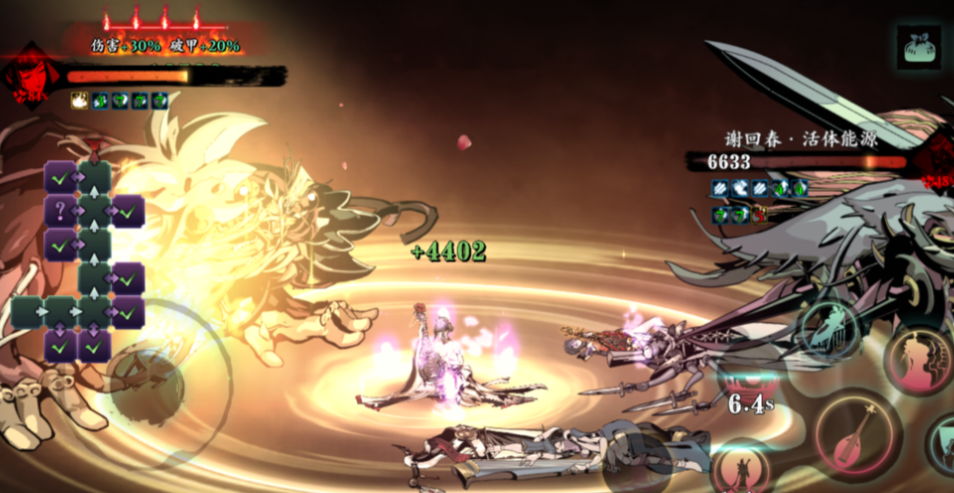Use the teal crouching figure skill

click(x=829, y=329)
